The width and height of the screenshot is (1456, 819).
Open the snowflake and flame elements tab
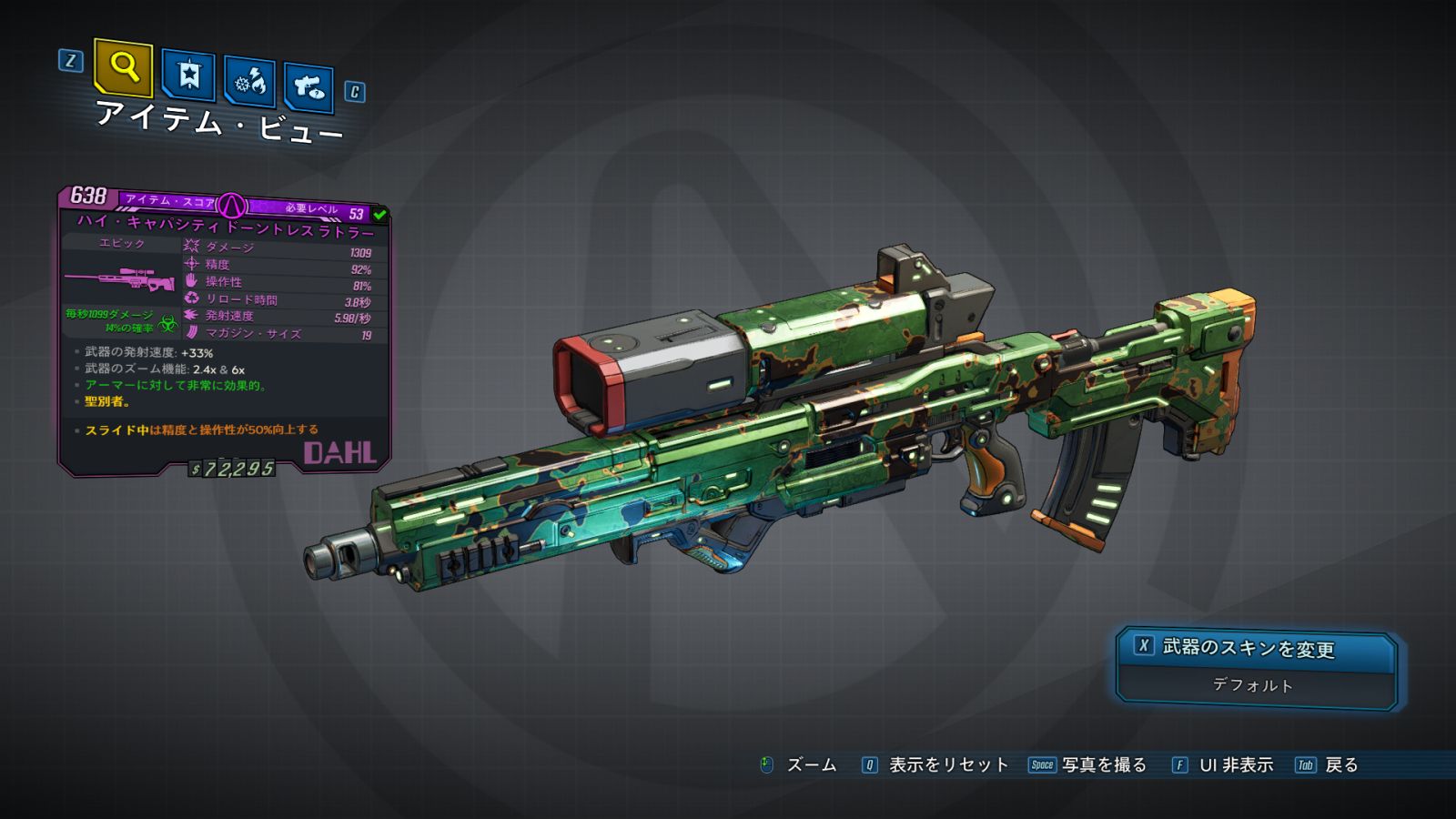249,82
